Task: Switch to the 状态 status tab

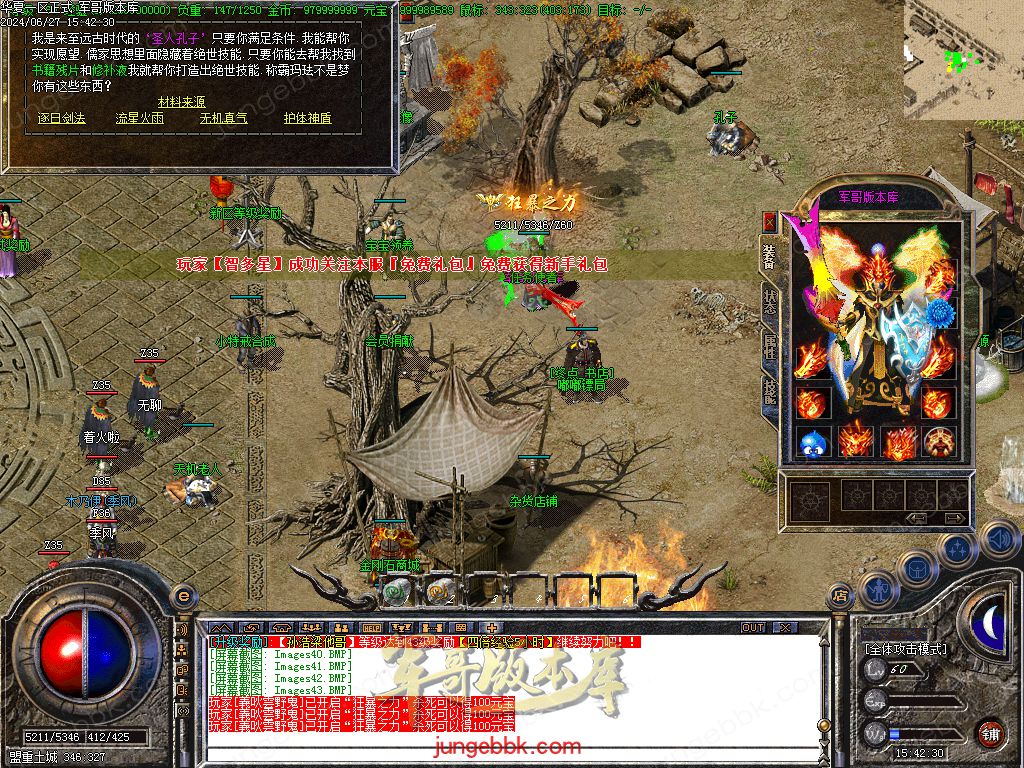Action: pos(769,297)
